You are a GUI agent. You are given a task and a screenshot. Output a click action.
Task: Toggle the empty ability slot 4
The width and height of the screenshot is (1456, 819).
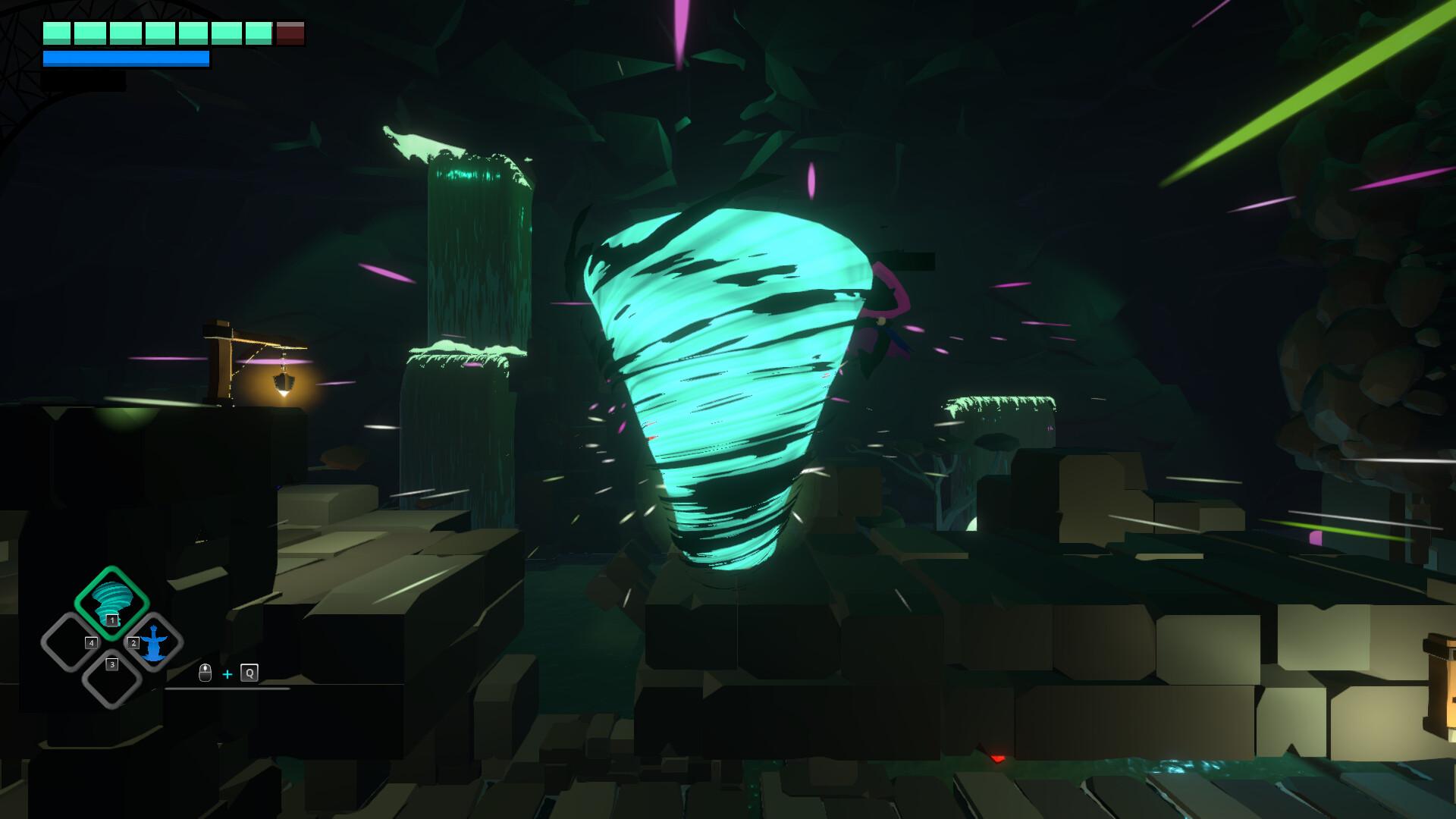pos(68,642)
